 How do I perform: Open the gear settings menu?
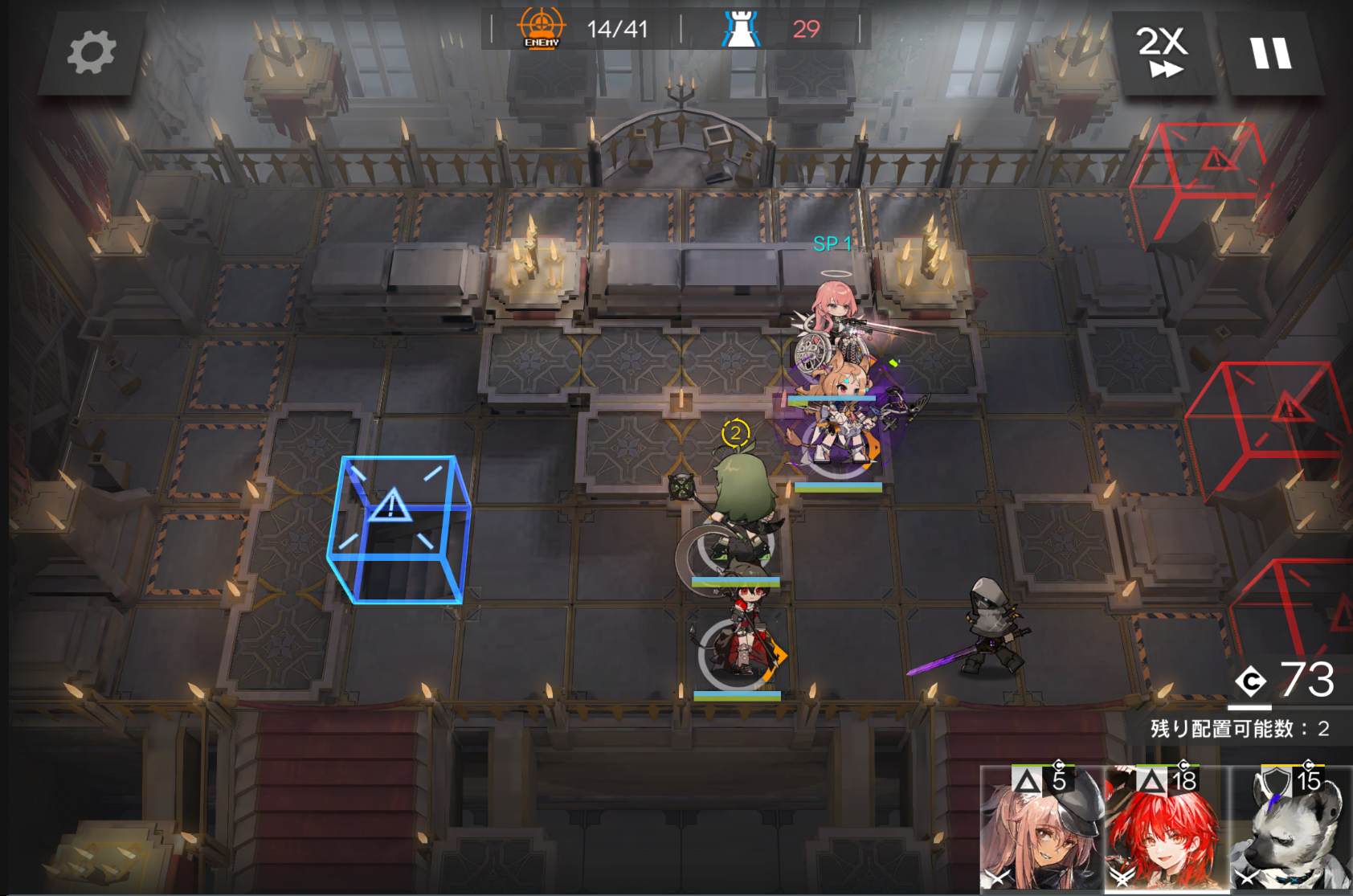click(x=91, y=53)
